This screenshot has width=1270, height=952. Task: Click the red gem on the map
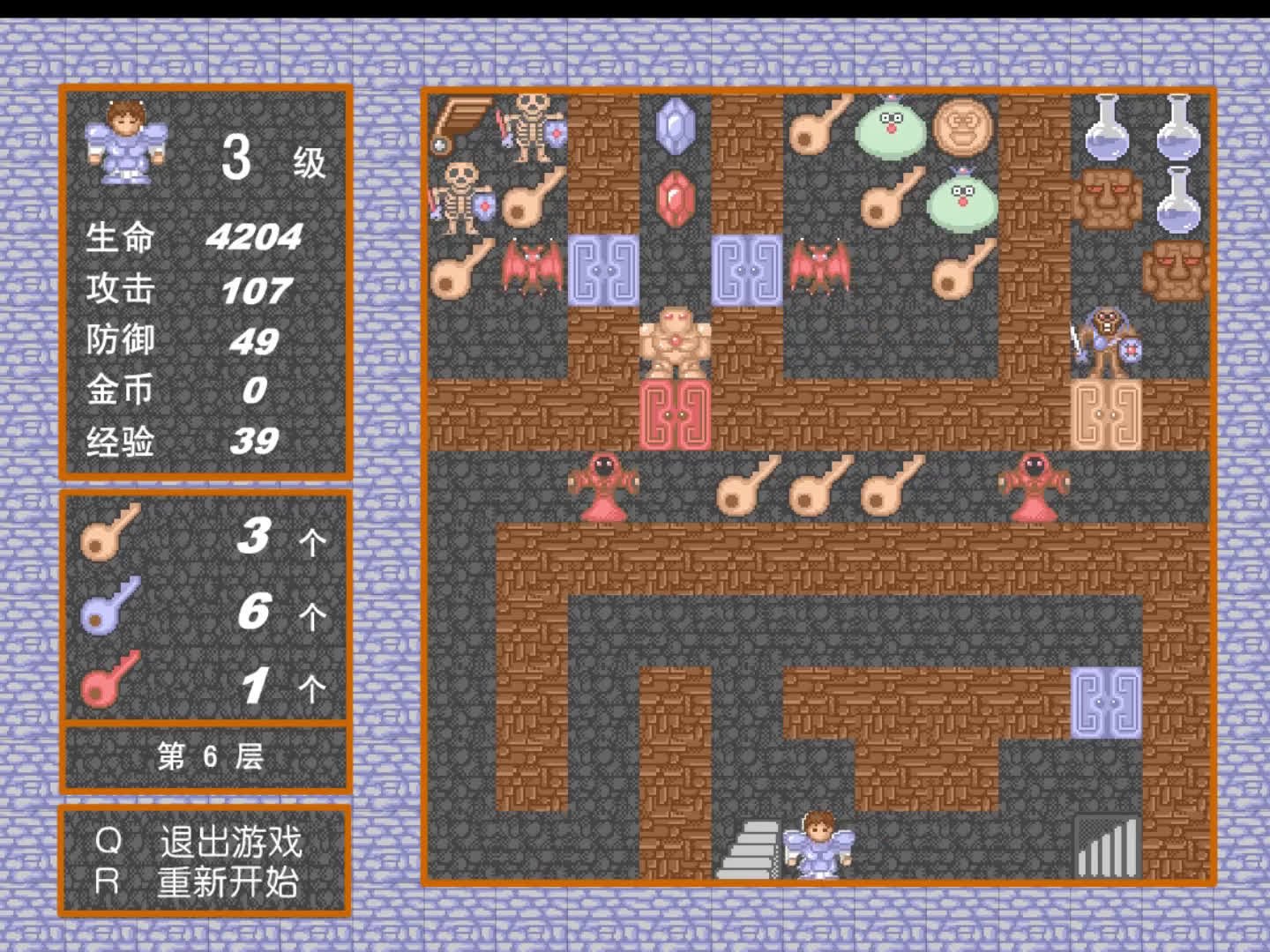click(675, 199)
